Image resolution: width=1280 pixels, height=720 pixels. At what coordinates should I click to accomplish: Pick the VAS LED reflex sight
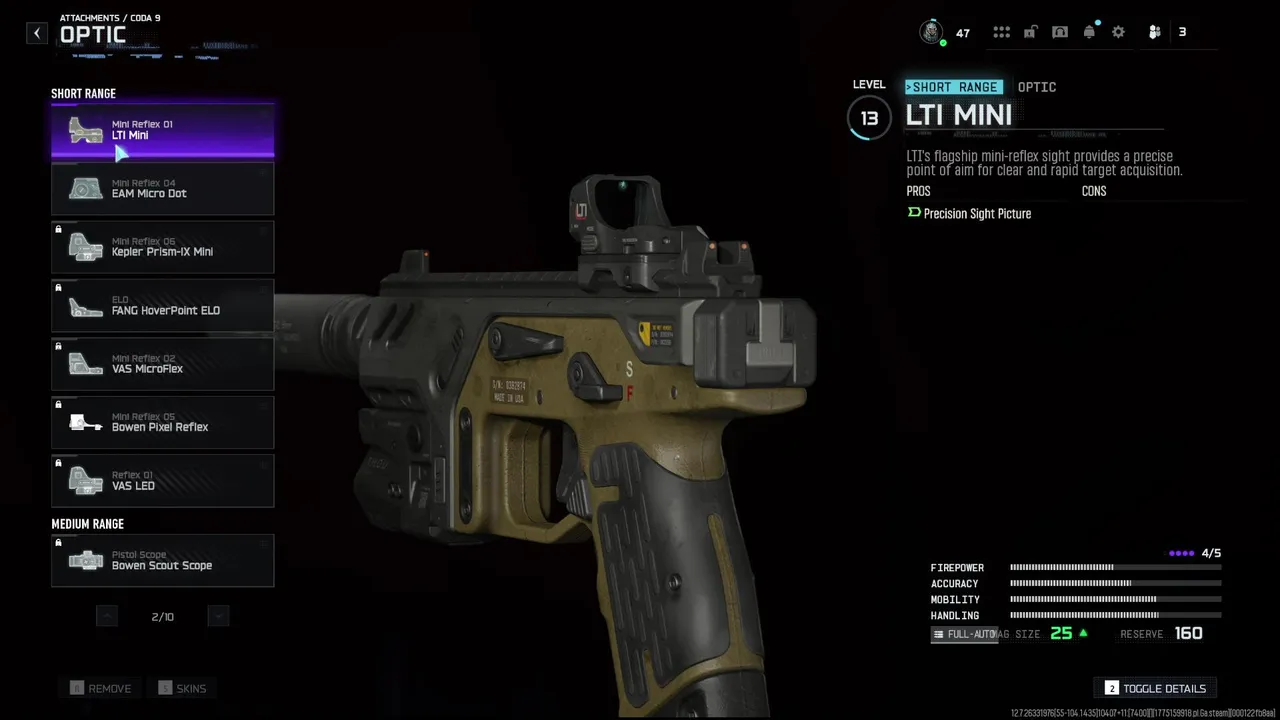(x=162, y=481)
